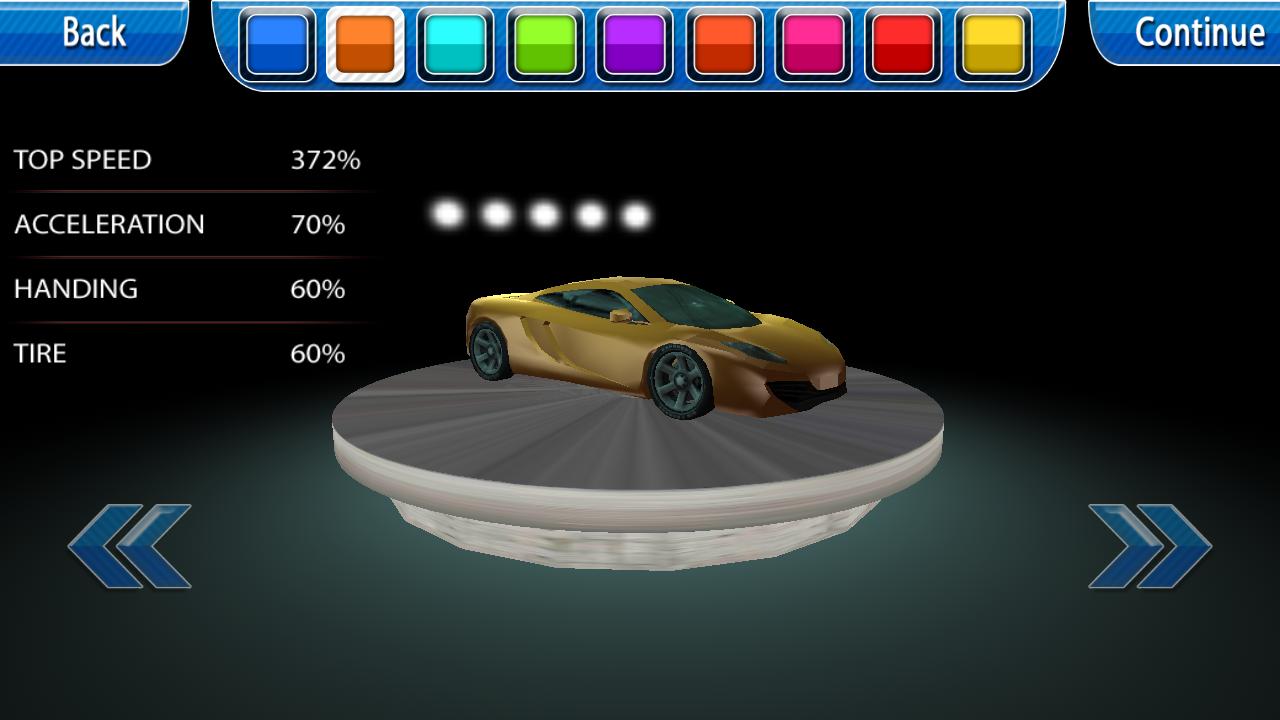Apply the lime green paint swatch
This screenshot has width=1280, height=720.
coord(545,45)
